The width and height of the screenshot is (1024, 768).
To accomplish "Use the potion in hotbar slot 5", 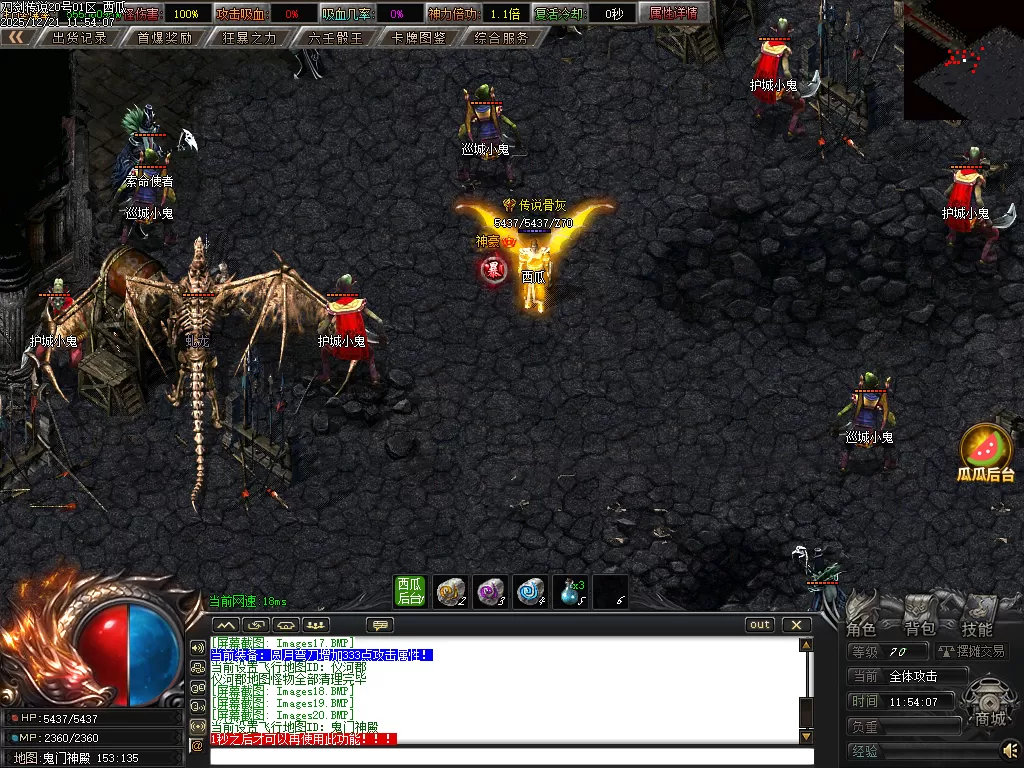I will pyautogui.click(x=571, y=591).
